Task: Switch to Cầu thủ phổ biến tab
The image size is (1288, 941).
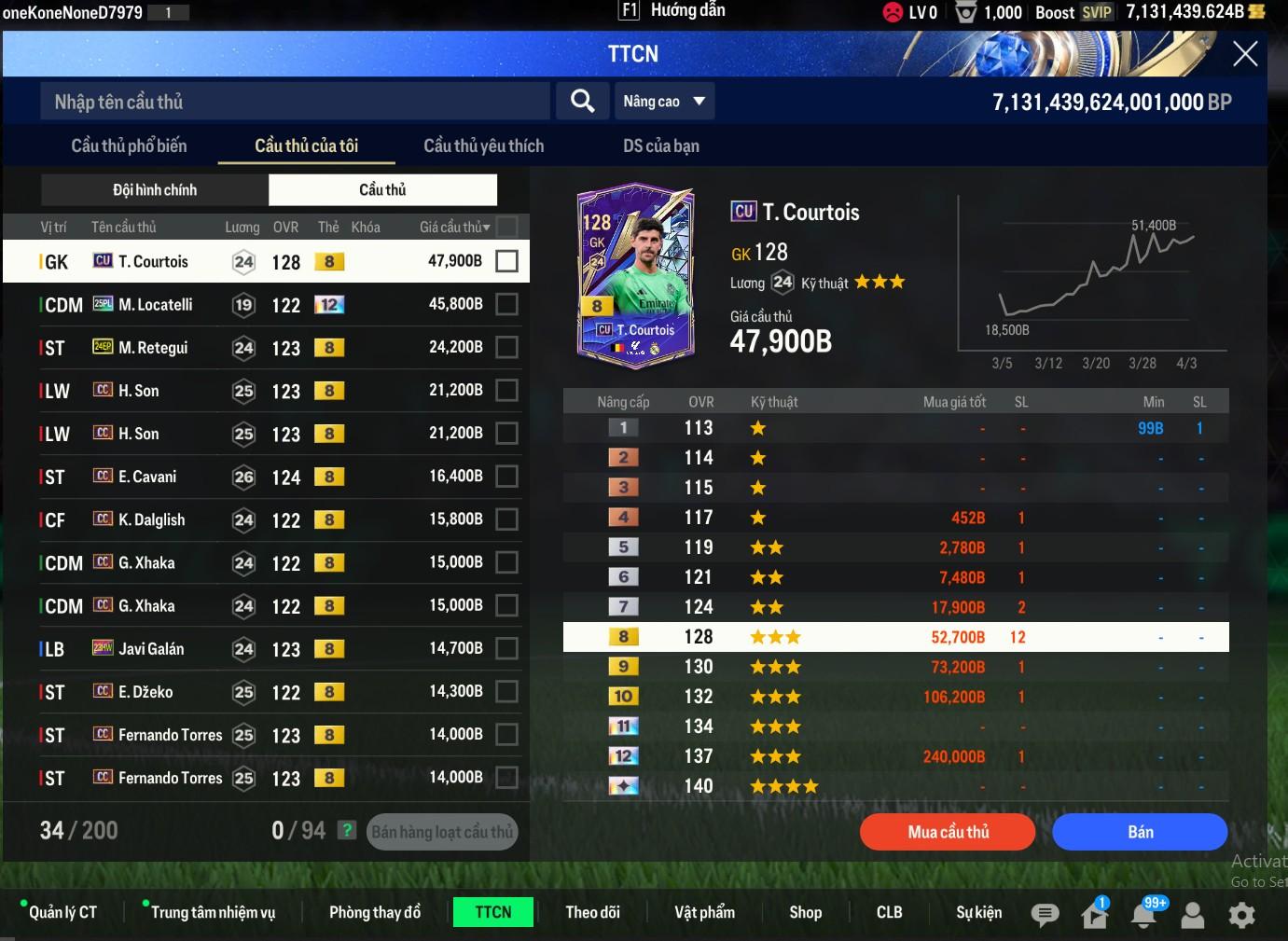Action: (x=129, y=145)
